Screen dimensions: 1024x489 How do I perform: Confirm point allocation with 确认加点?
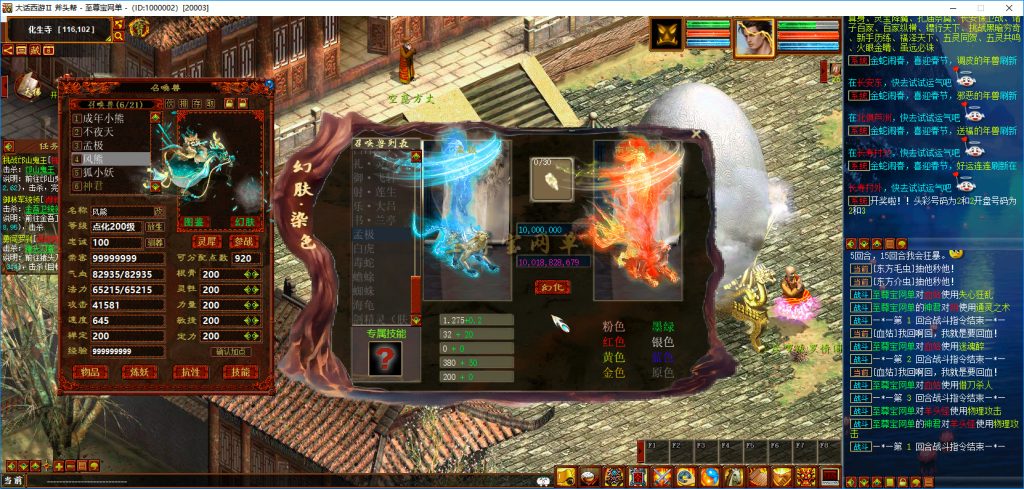coord(232,351)
